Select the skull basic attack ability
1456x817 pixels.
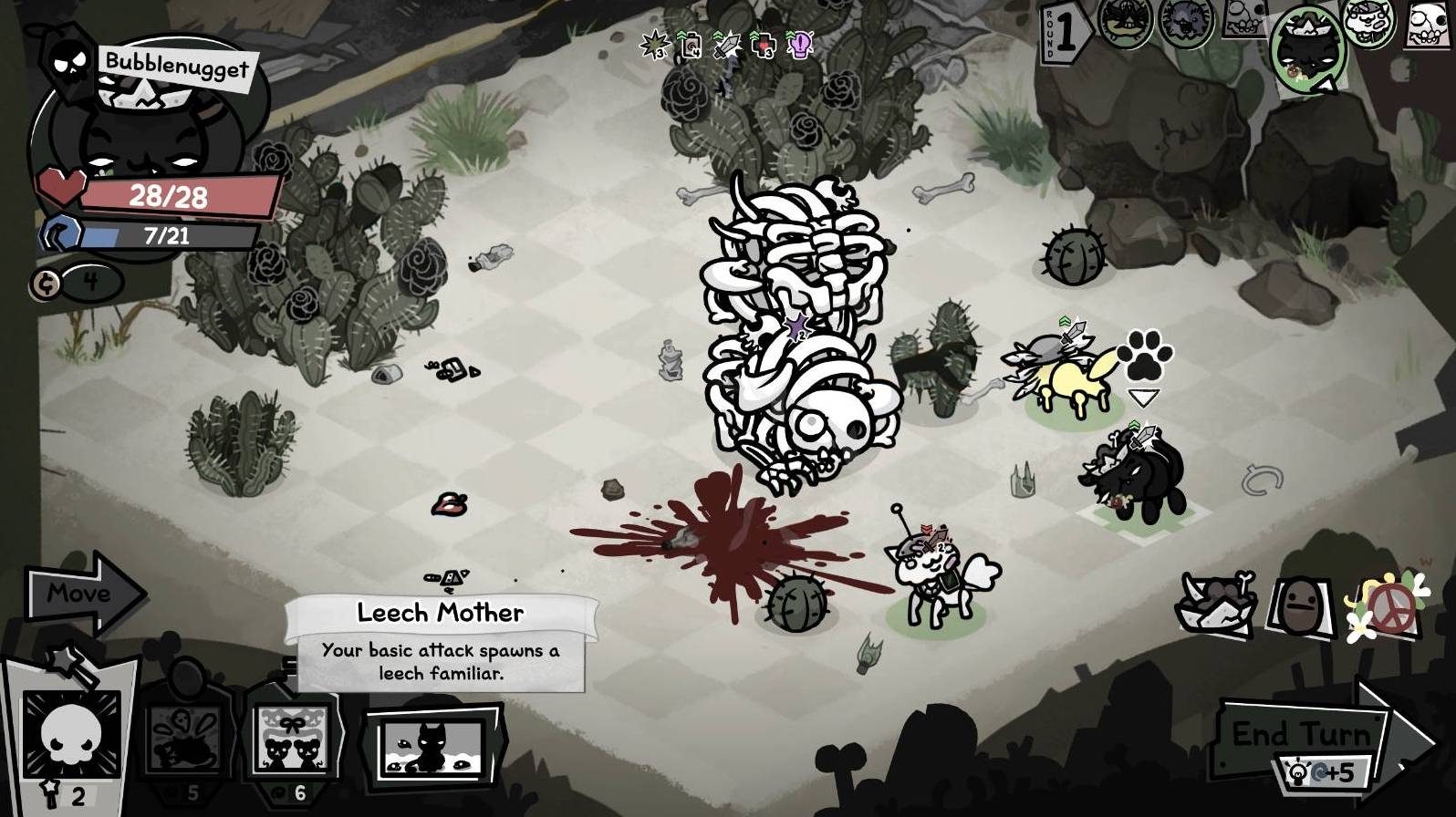tap(71, 737)
